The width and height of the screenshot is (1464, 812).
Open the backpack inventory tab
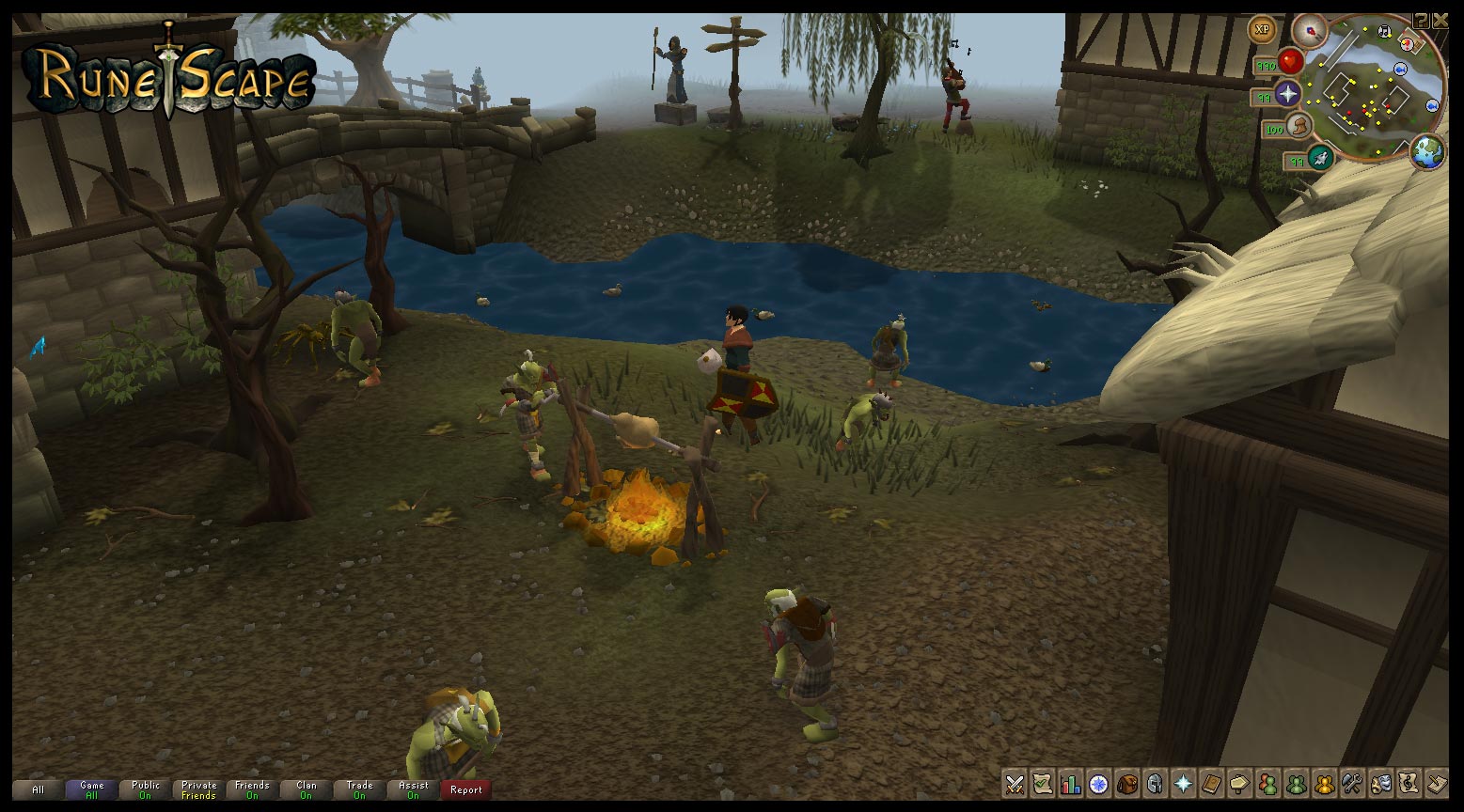(1127, 783)
